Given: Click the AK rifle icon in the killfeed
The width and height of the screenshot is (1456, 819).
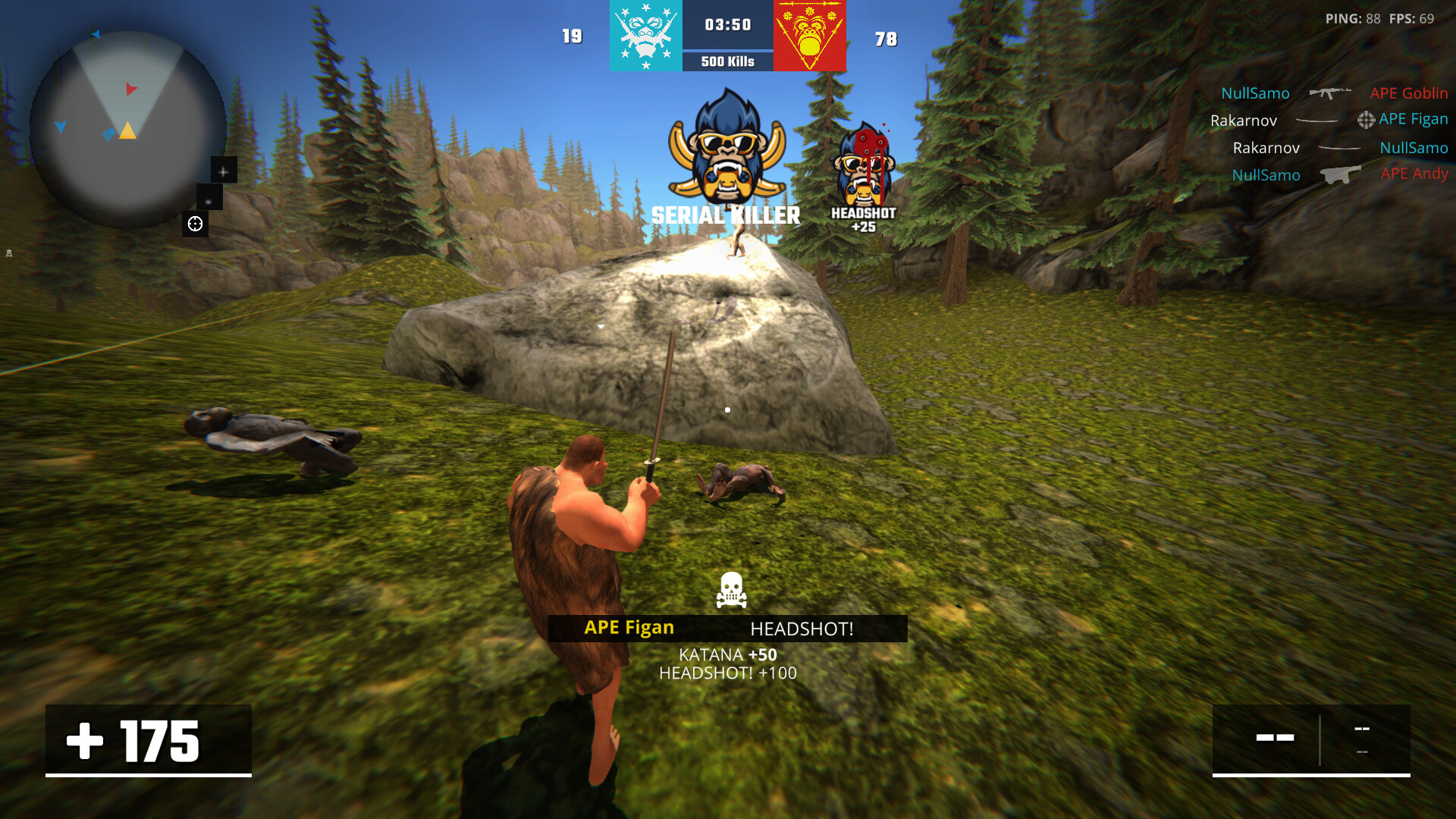Looking at the screenshot, I should click(1329, 93).
